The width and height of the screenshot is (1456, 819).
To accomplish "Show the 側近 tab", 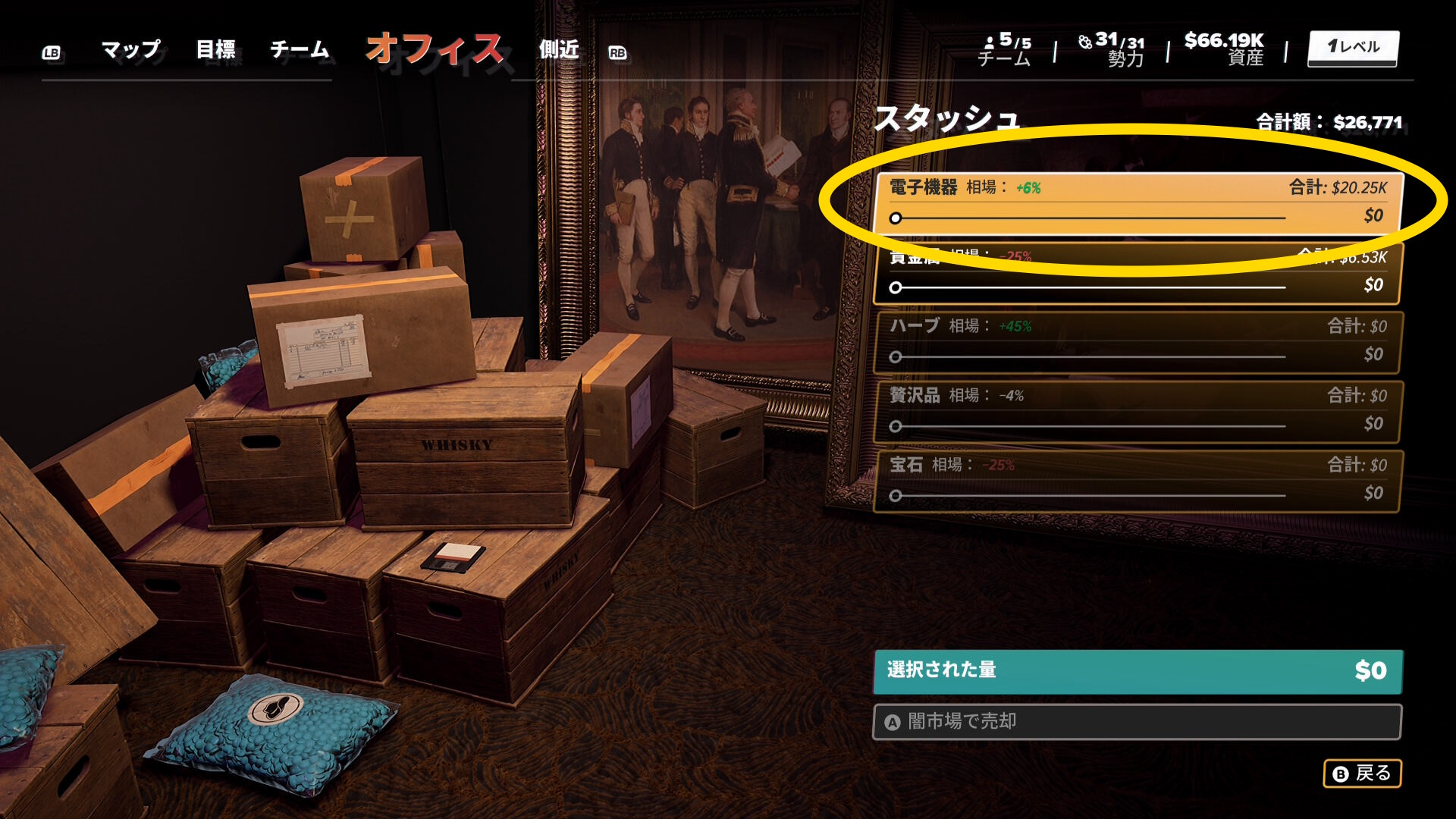I will (559, 50).
